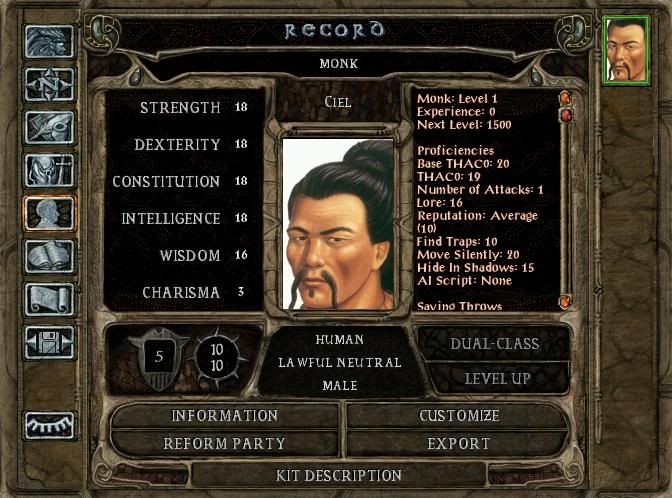Click the closed eye rest icon
672x498 pixels.
click(48, 423)
